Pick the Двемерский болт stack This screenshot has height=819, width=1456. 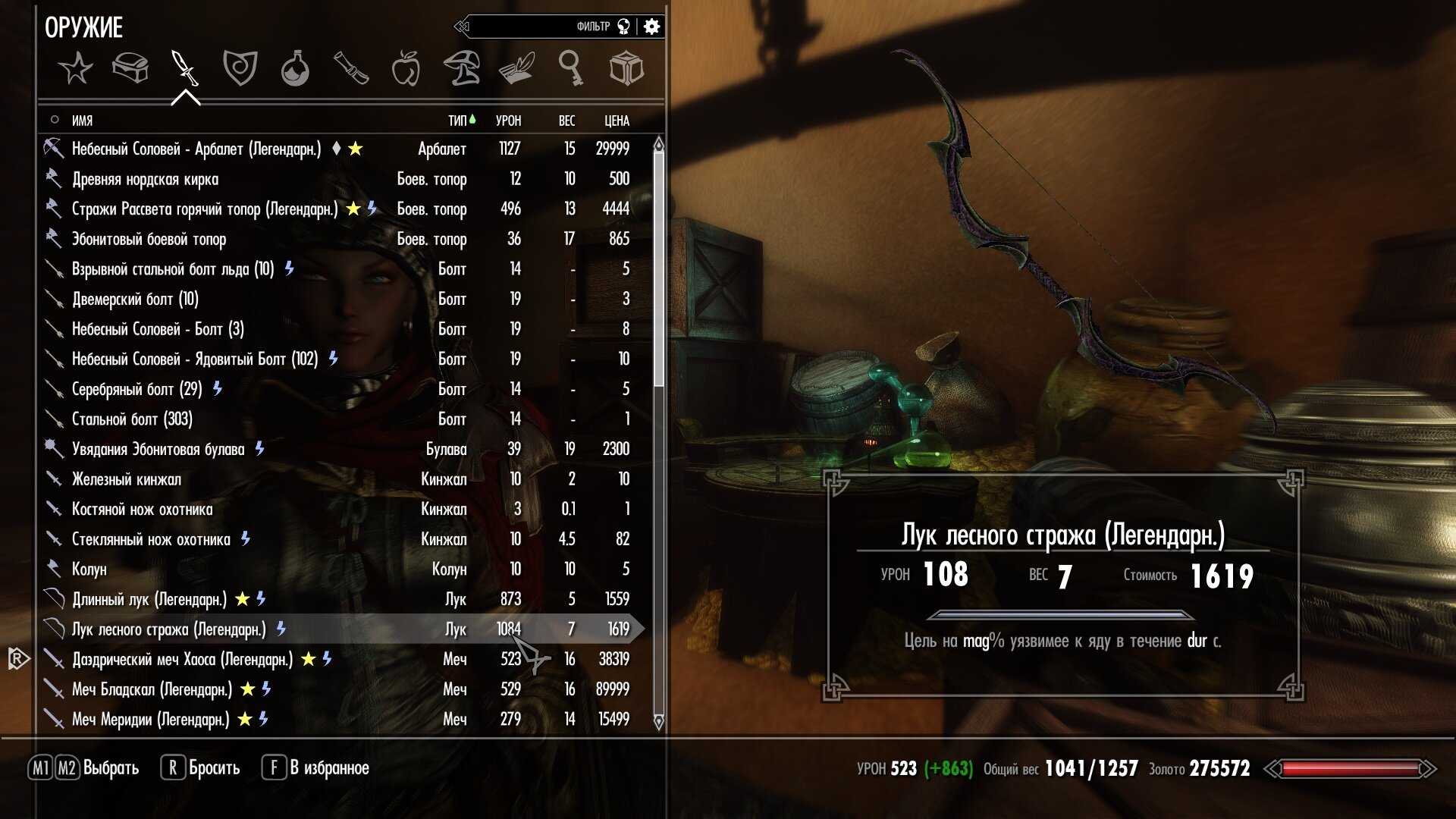click(x=135, y=299)
